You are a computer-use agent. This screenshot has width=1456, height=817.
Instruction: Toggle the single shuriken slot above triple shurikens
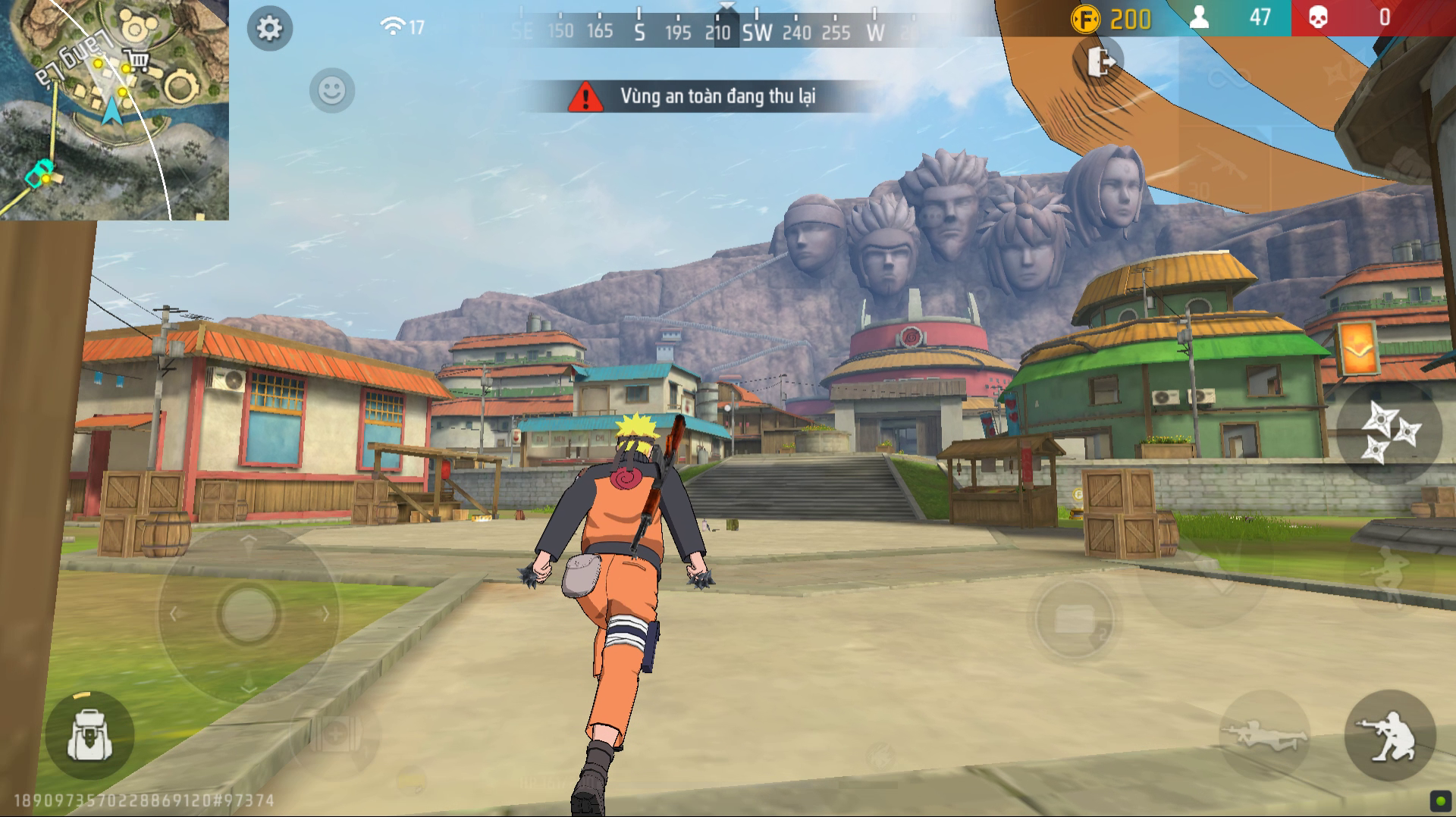(x=1339, y=72)
